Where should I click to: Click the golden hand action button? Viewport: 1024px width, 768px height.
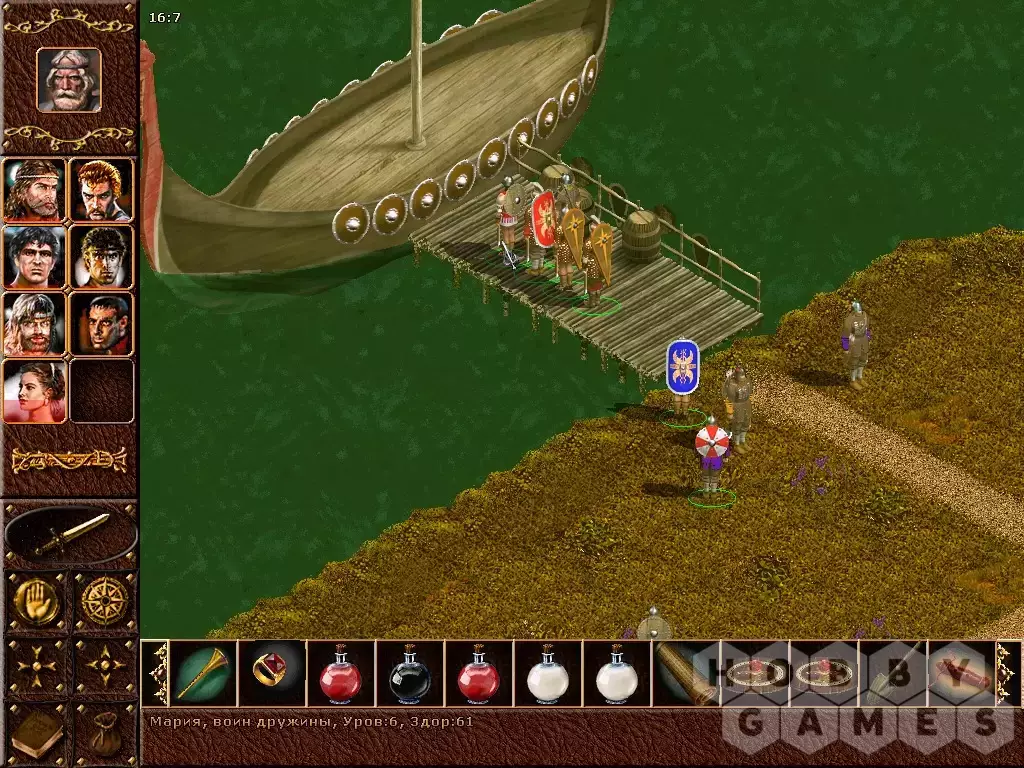pos(35,600)
